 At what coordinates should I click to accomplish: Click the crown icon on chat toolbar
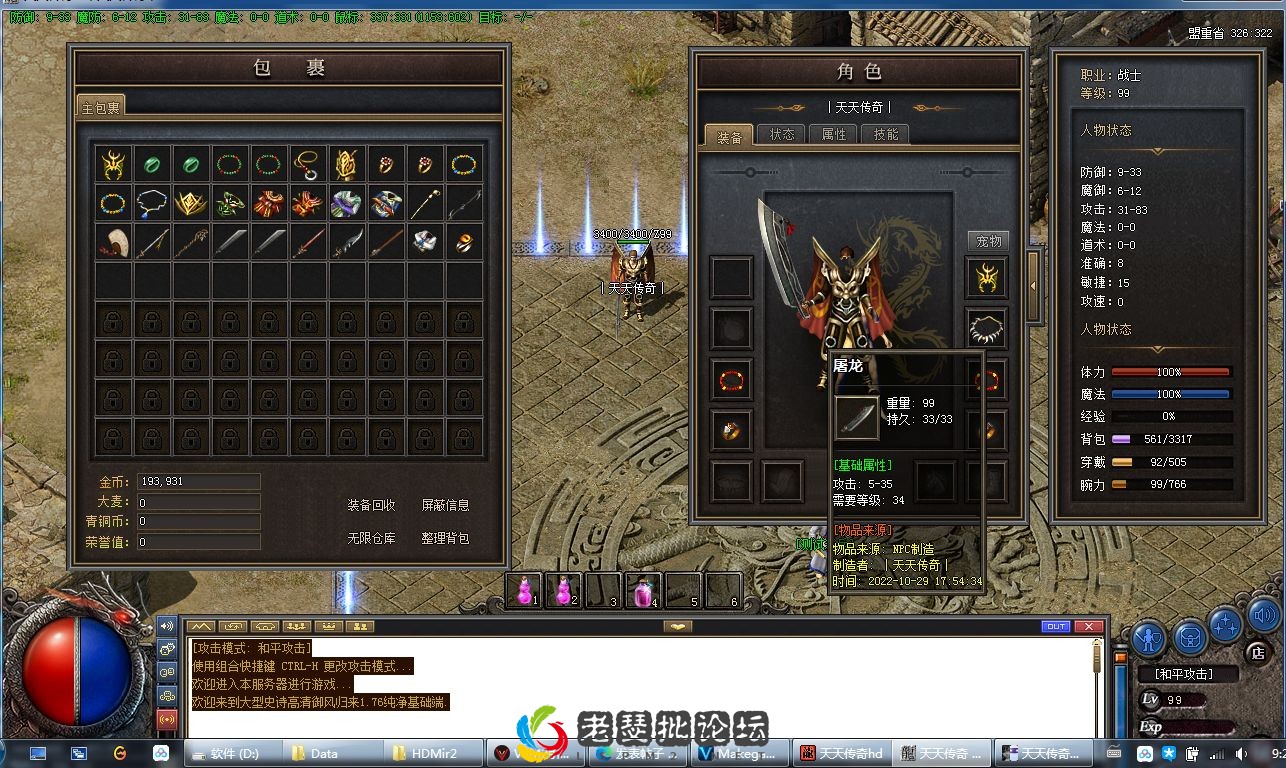pos(329,626)
